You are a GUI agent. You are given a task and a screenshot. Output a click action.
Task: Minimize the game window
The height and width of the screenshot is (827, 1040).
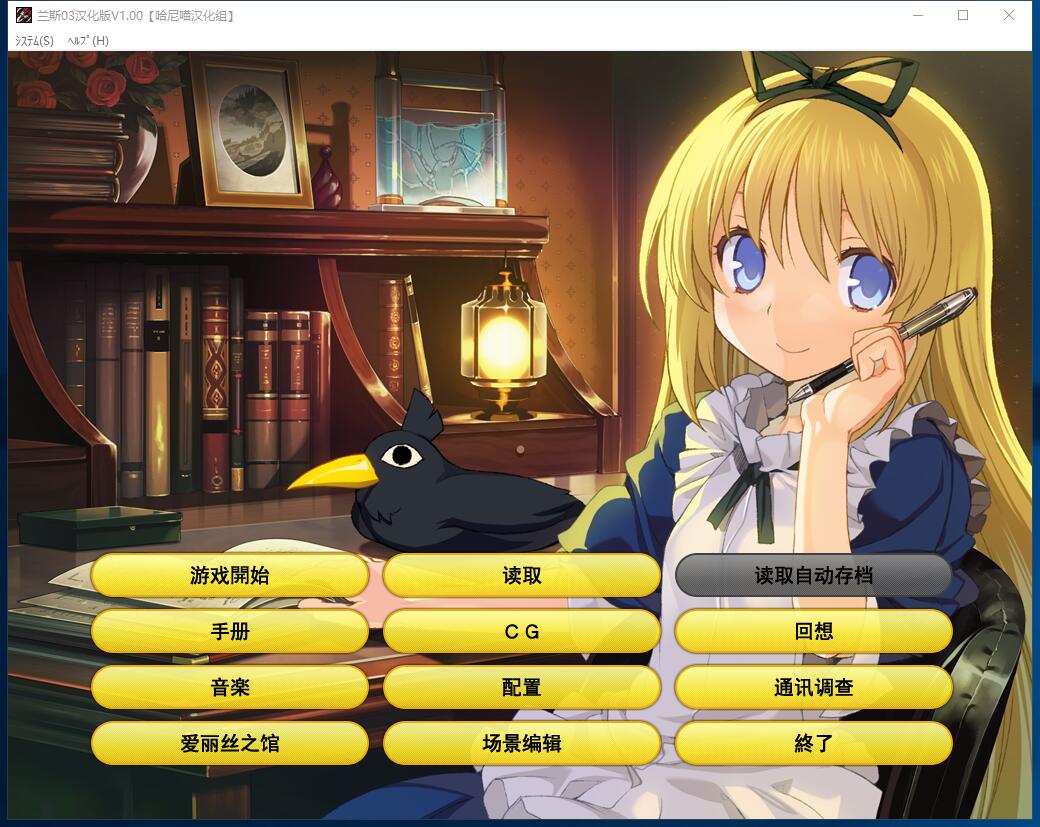coord(917,15)
